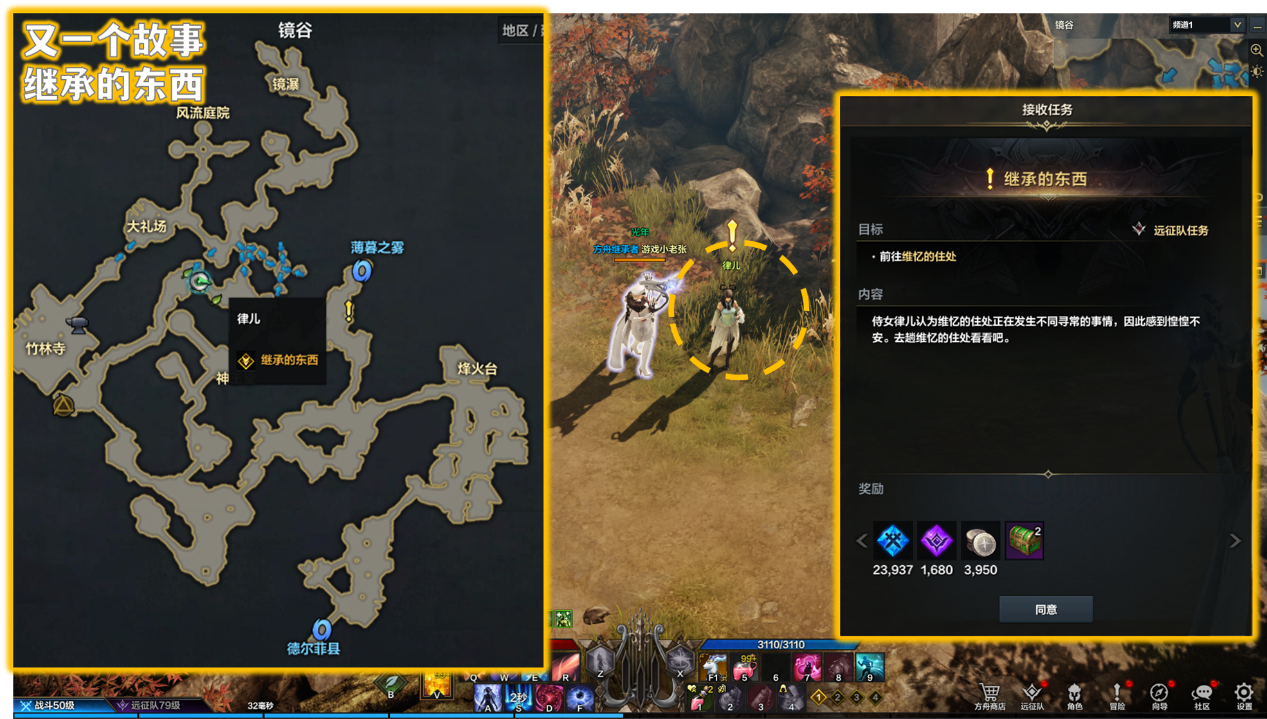Show previous rewards with the left arrow

pos(862,541)
